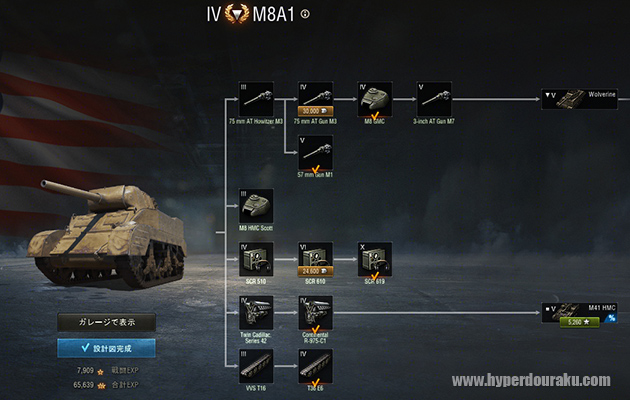The width and height of the screenshot is (630, 400).
Task: Select the Twin Cadillac Series 42 engine
Action: pyautogui.click(x=257, y=312)
